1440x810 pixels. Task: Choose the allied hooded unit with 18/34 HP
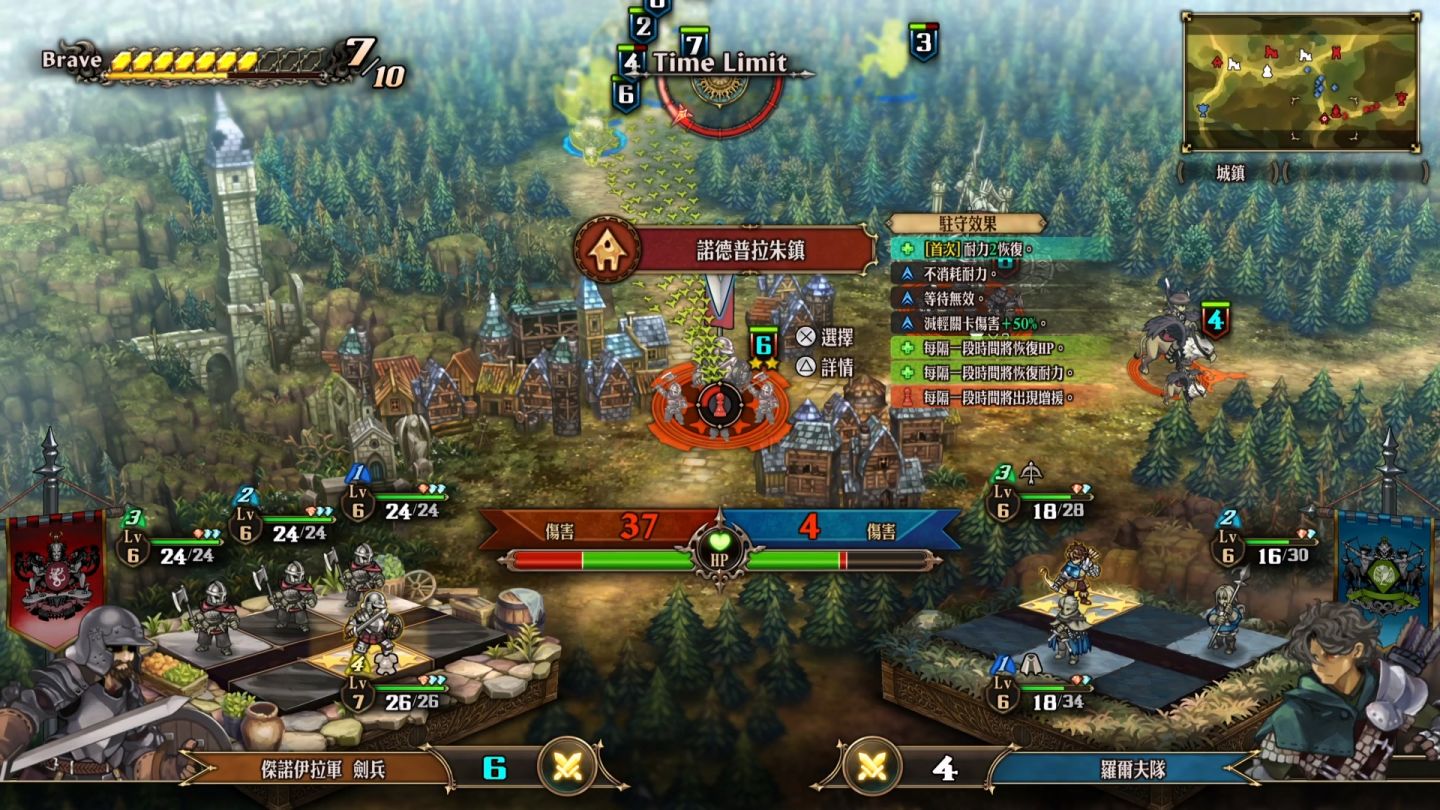point(1069,628)
